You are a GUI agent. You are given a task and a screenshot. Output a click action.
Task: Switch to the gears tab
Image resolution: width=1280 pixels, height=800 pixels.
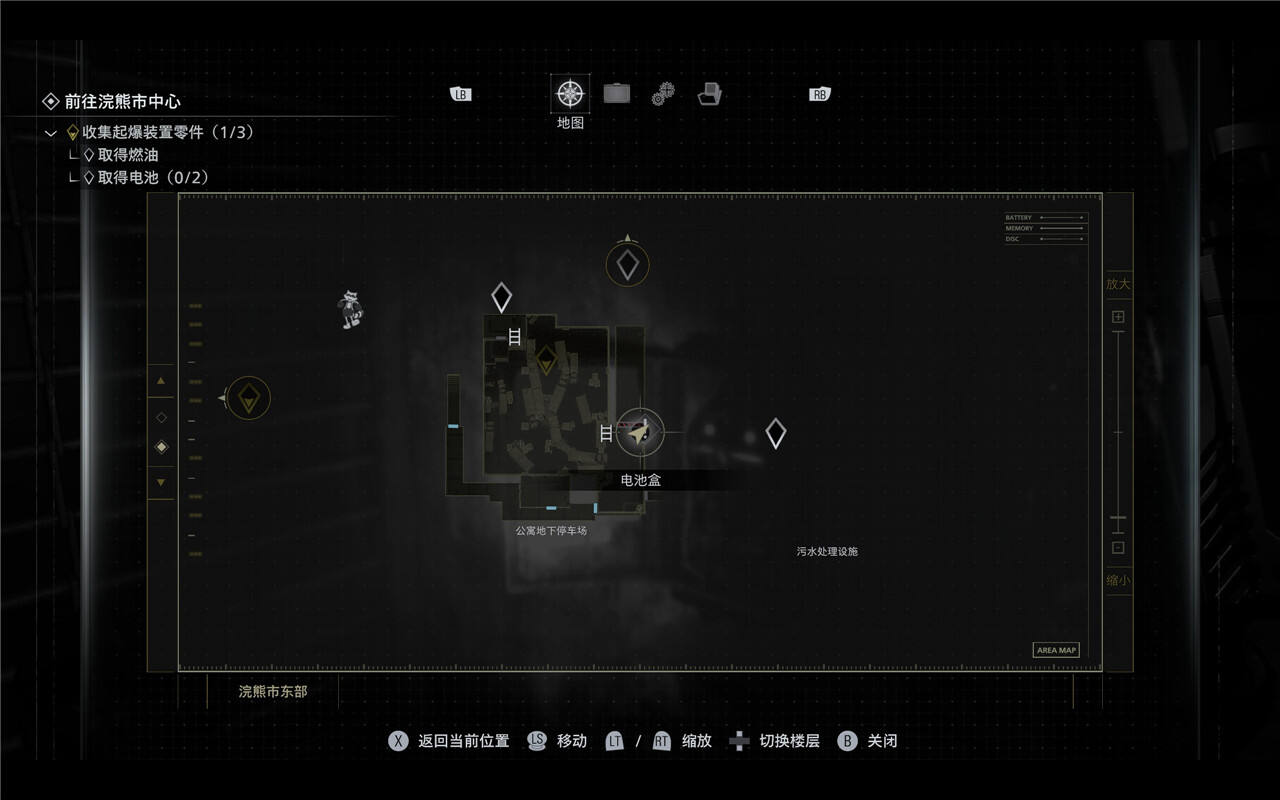tap(663, 95)
